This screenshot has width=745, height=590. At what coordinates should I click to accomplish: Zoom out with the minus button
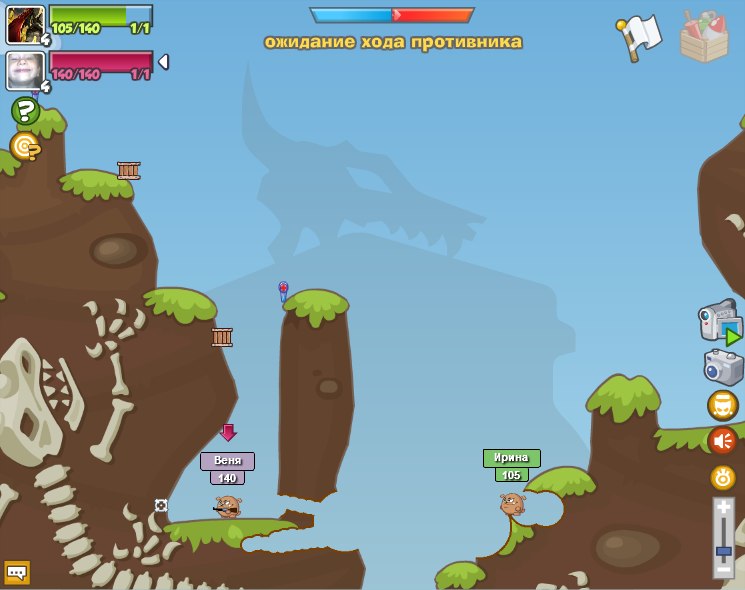724,569
